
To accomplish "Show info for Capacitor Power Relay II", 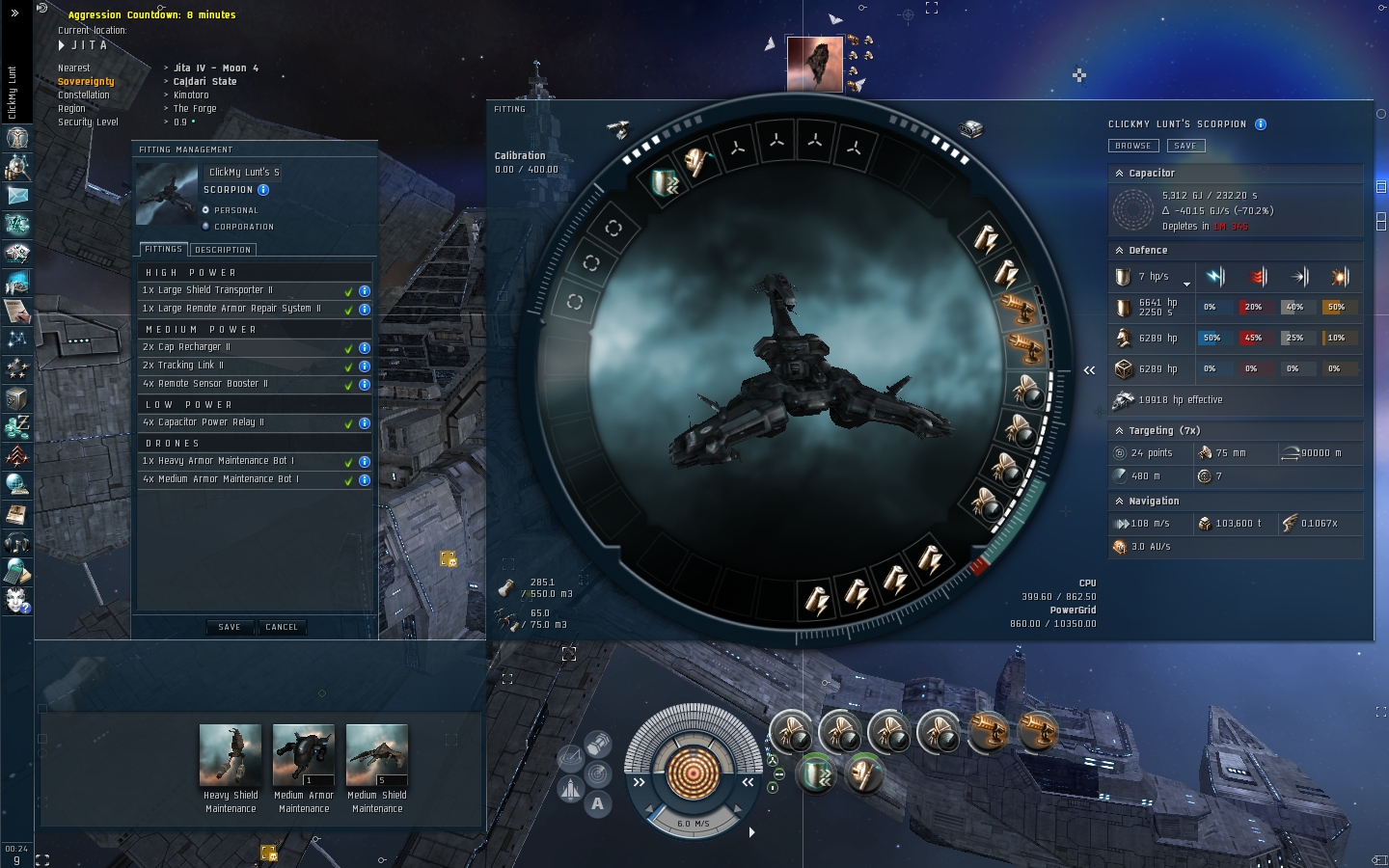I will click(x=365, y=423).
